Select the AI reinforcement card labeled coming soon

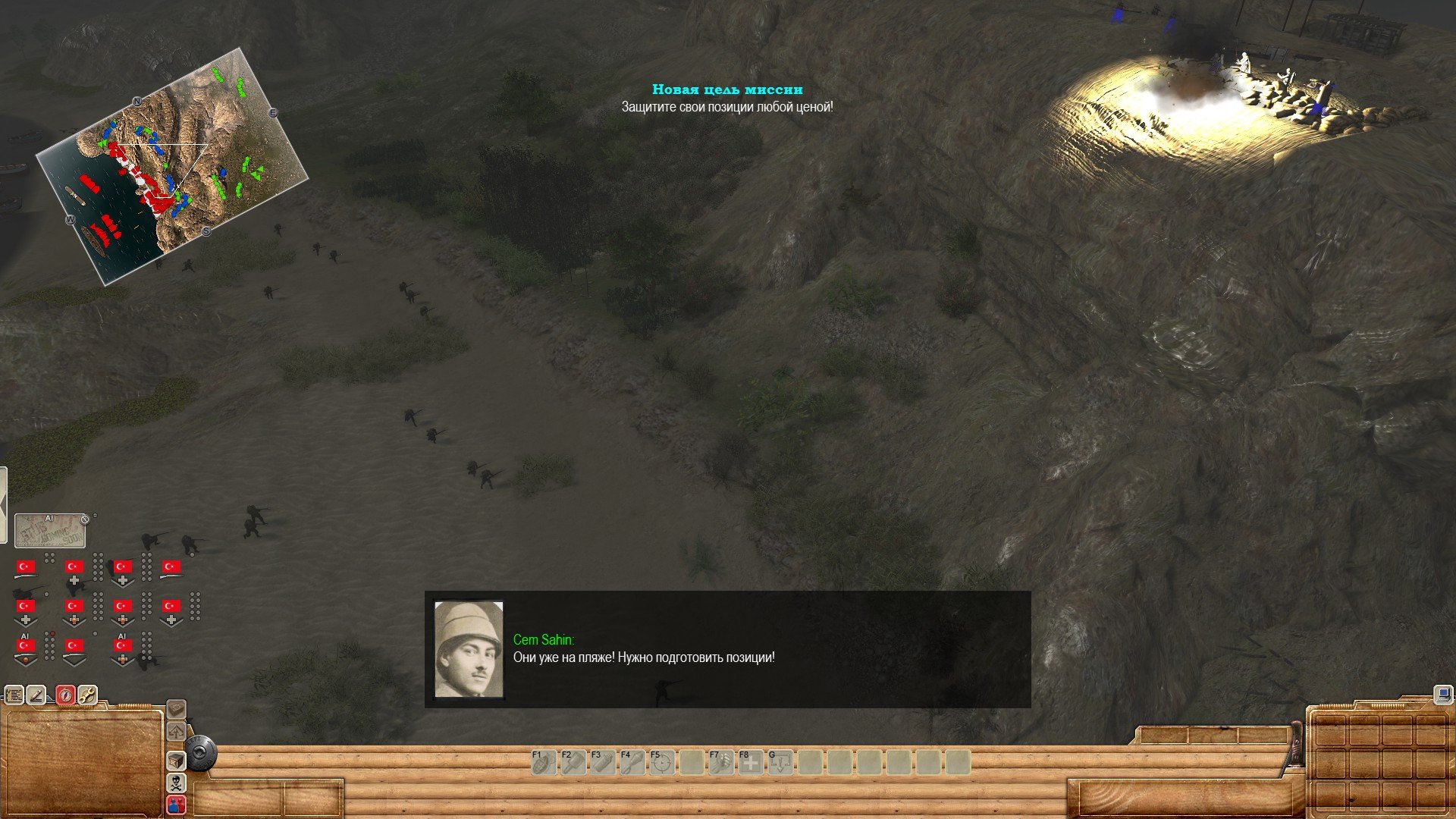click(x=50, y=530)
